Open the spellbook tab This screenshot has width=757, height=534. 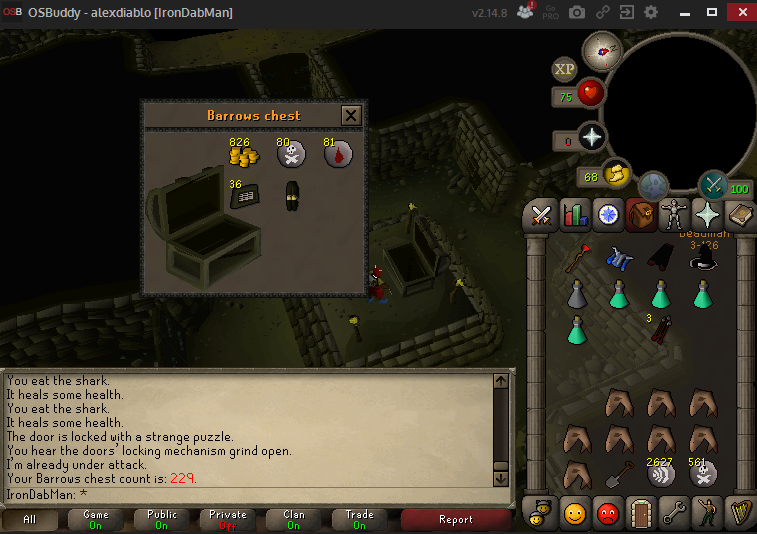[740, 215]
